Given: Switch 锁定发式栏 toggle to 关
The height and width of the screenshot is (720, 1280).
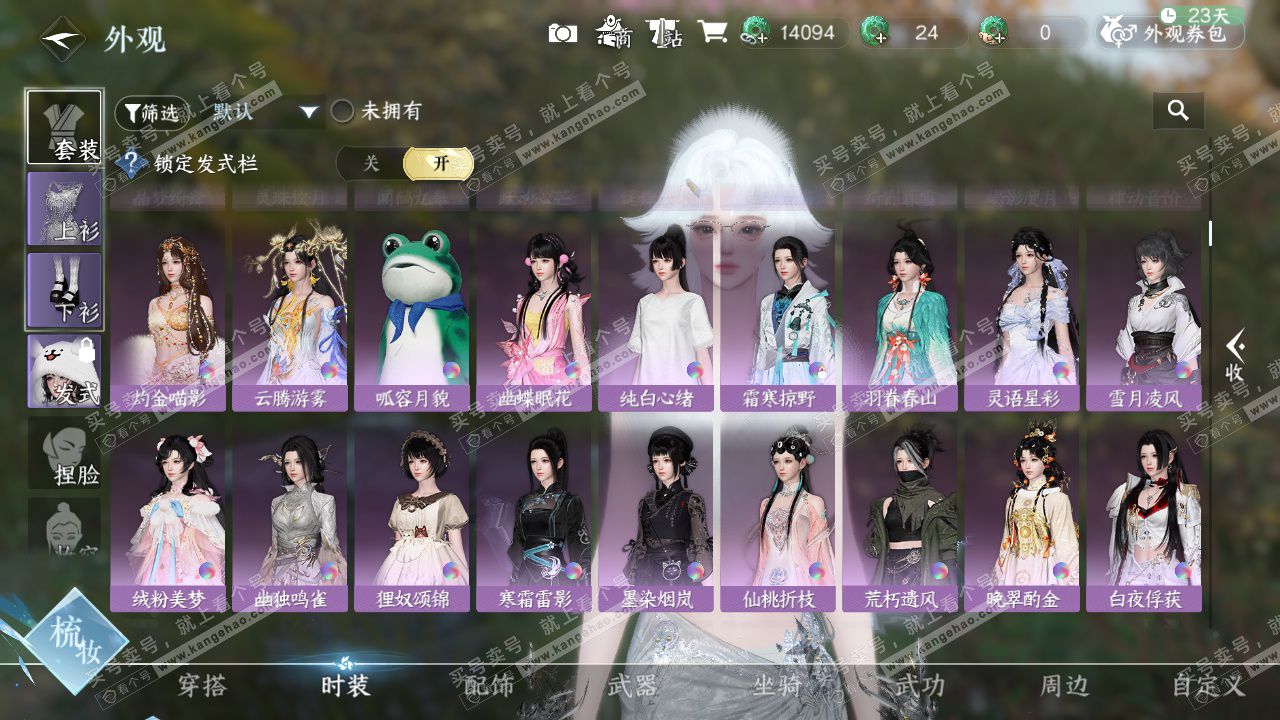Looking at the screenshot, I should click(371, 164).
